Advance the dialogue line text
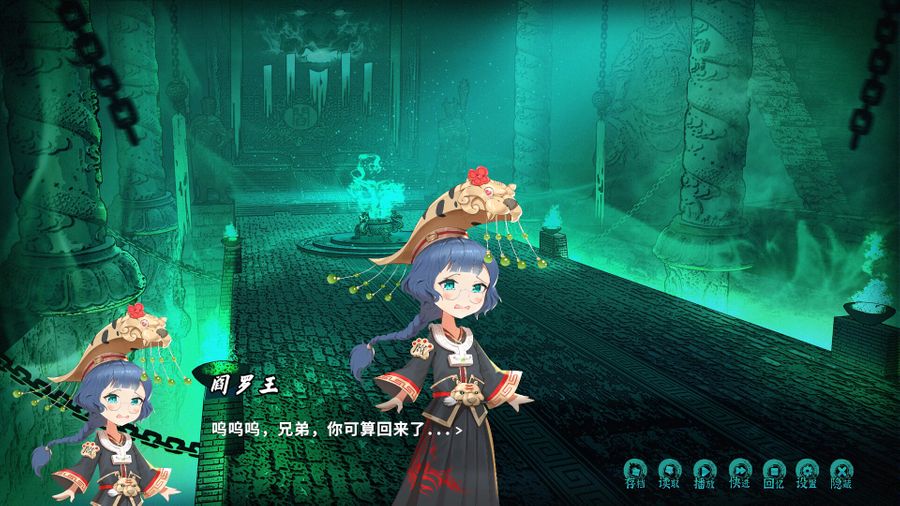Image resolution: width=900 pixels, height=506 pixels. coord(335,429)
